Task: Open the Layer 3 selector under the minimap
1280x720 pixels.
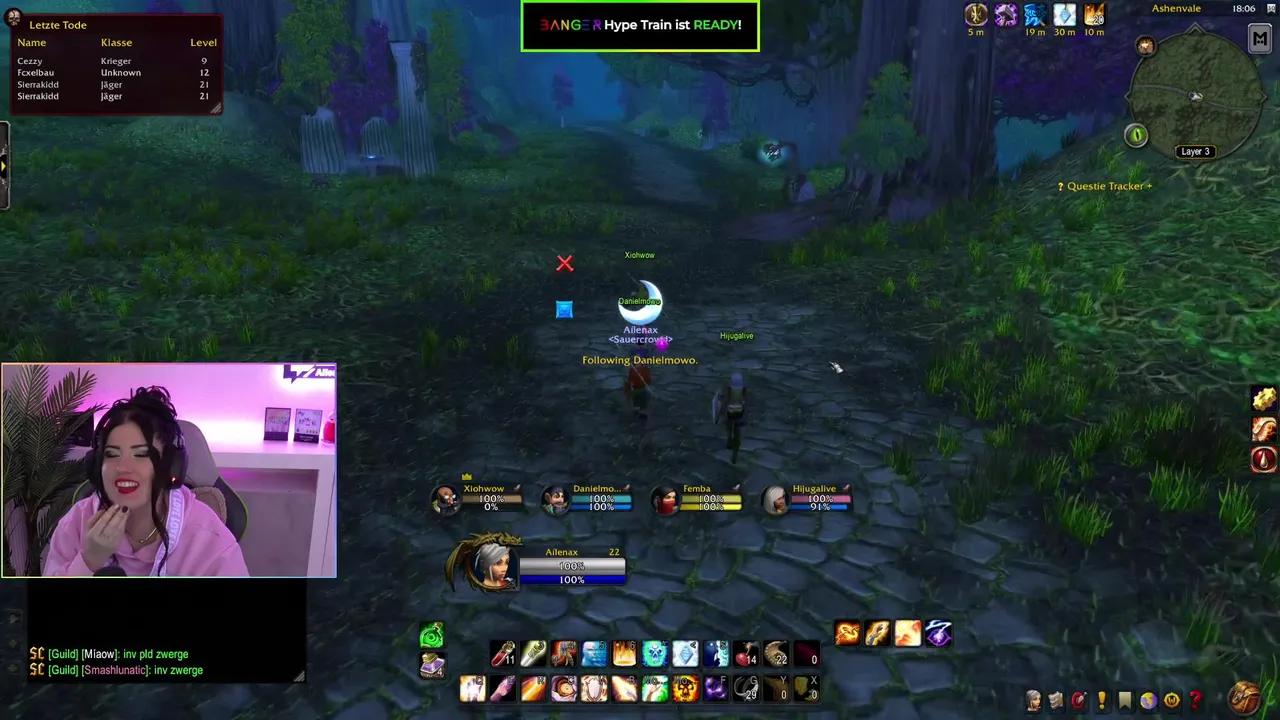Action: tap(1195, 151)
